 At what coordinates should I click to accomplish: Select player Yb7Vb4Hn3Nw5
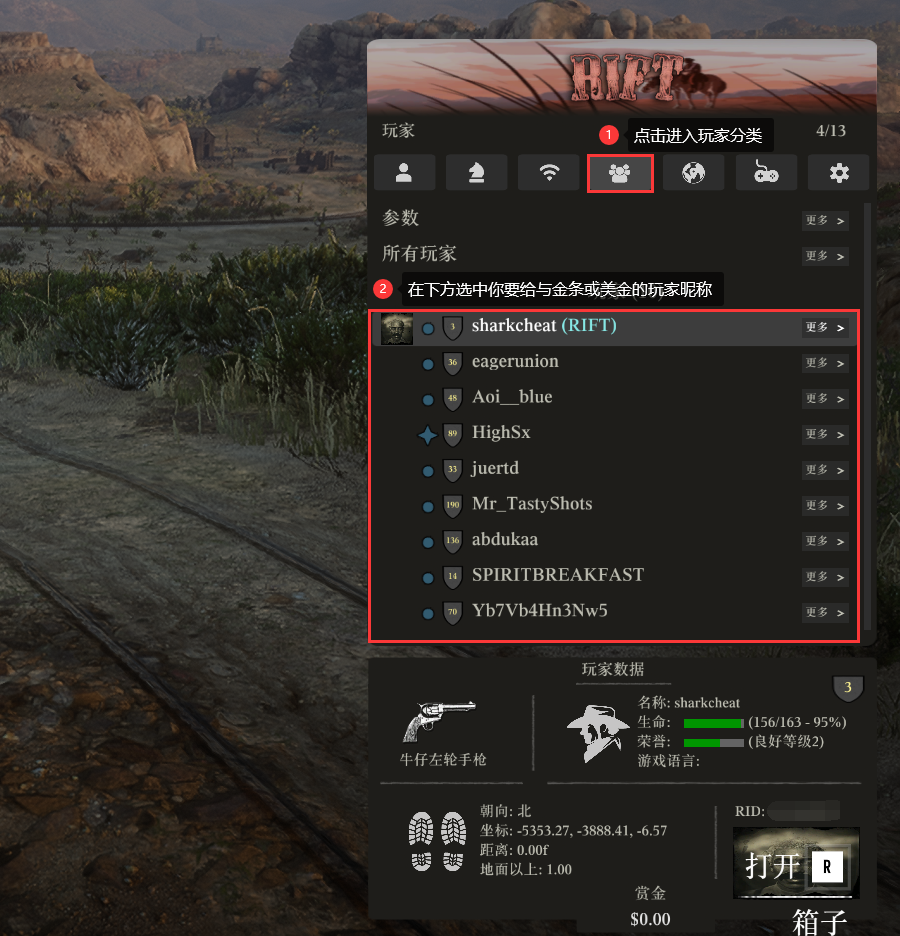pos(540,611)
